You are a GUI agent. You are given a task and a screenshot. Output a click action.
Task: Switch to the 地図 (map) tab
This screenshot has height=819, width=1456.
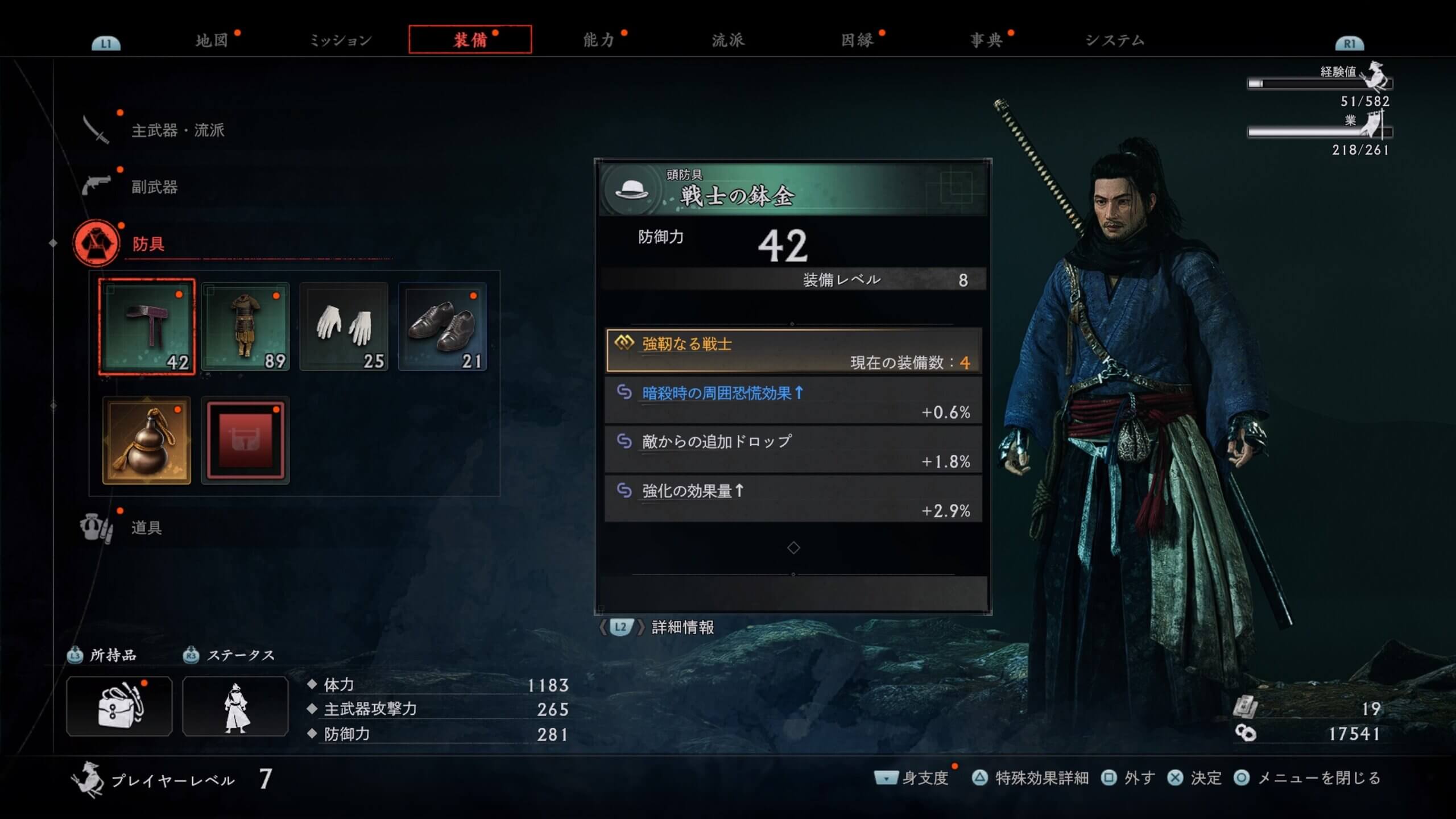[212, 40]
